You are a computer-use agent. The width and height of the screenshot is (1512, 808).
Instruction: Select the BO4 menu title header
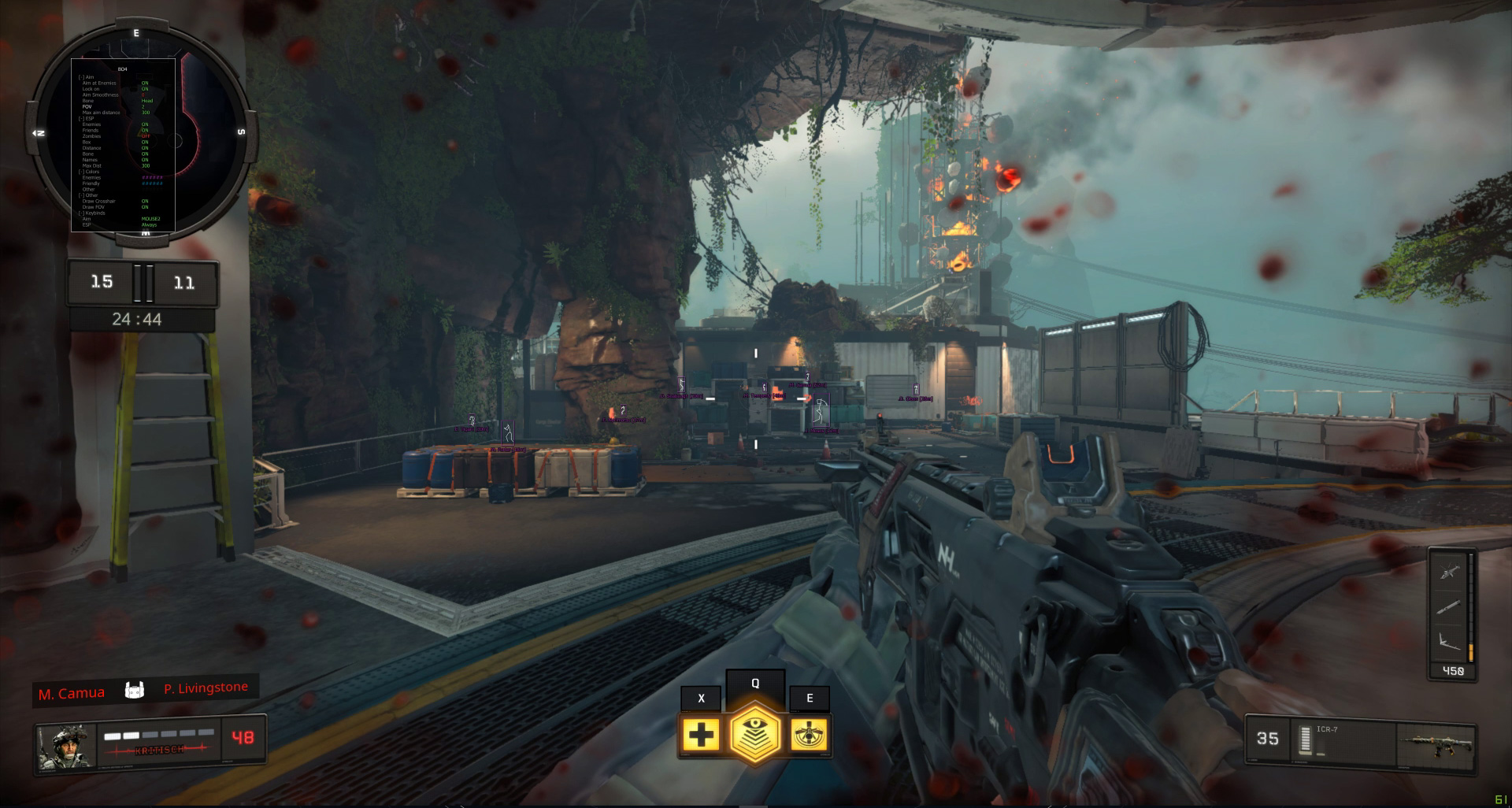pos(122,69)
